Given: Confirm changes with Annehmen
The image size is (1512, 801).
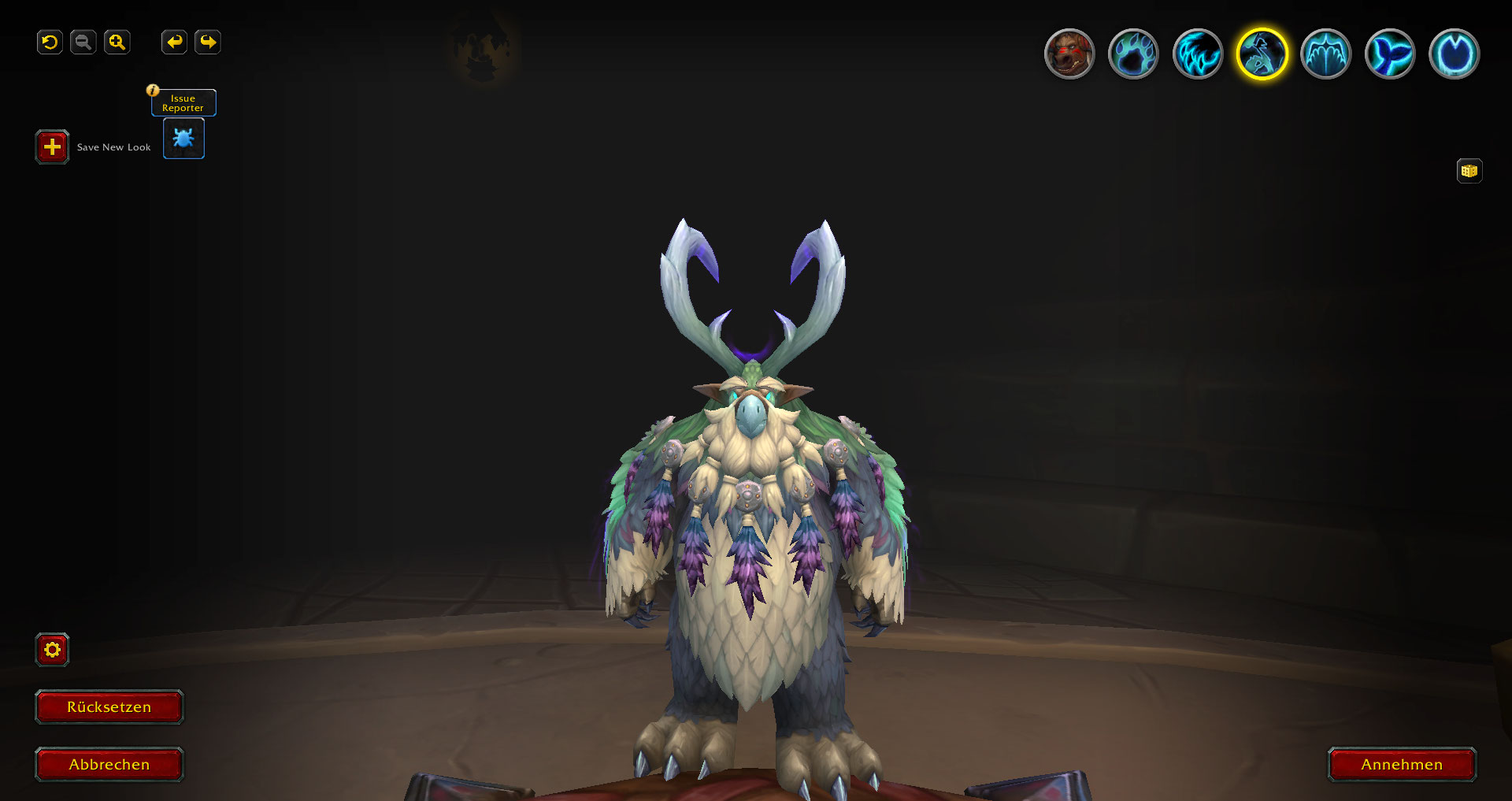Looking at the screenshot, I should (1402, 764).
